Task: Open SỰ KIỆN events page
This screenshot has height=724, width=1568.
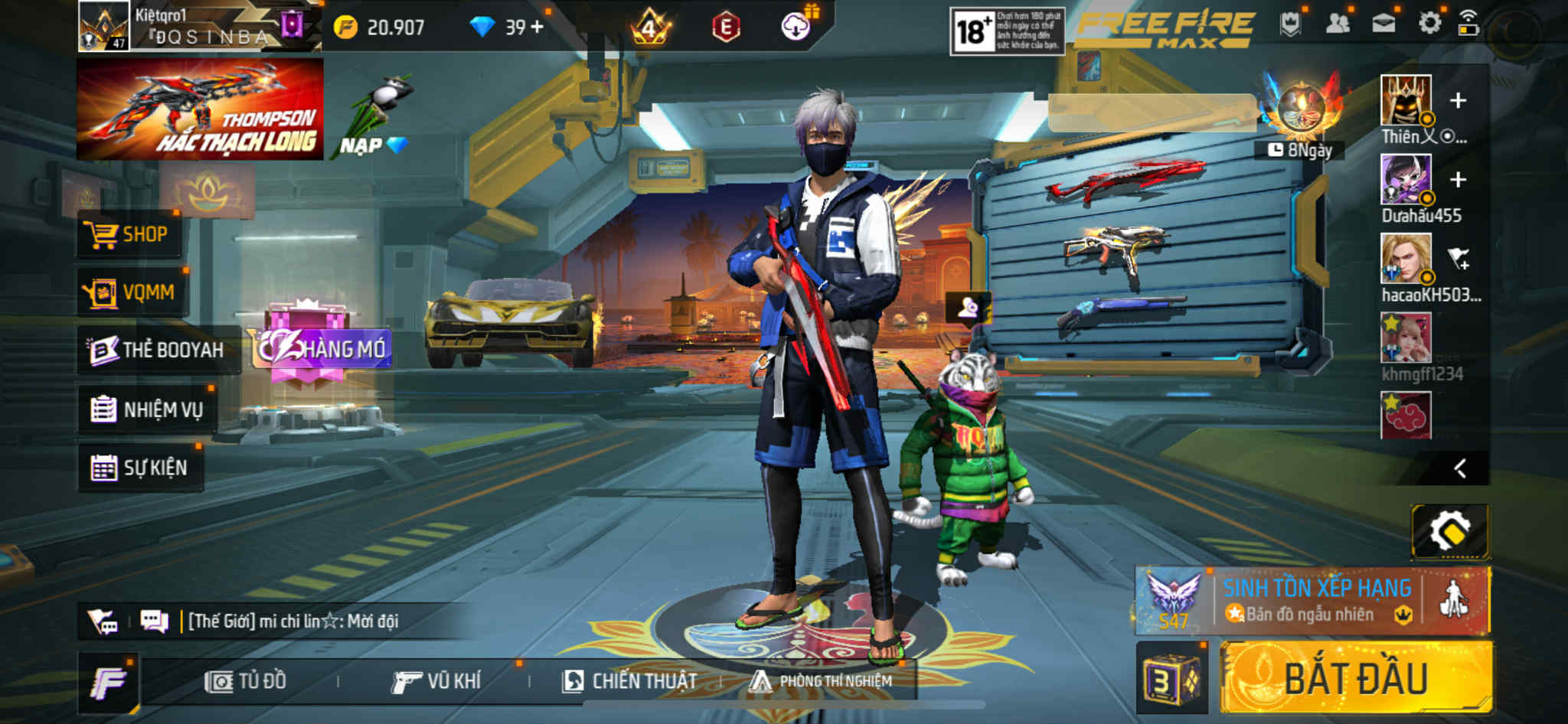Action: pyautogui.click(x=140, y=468)
